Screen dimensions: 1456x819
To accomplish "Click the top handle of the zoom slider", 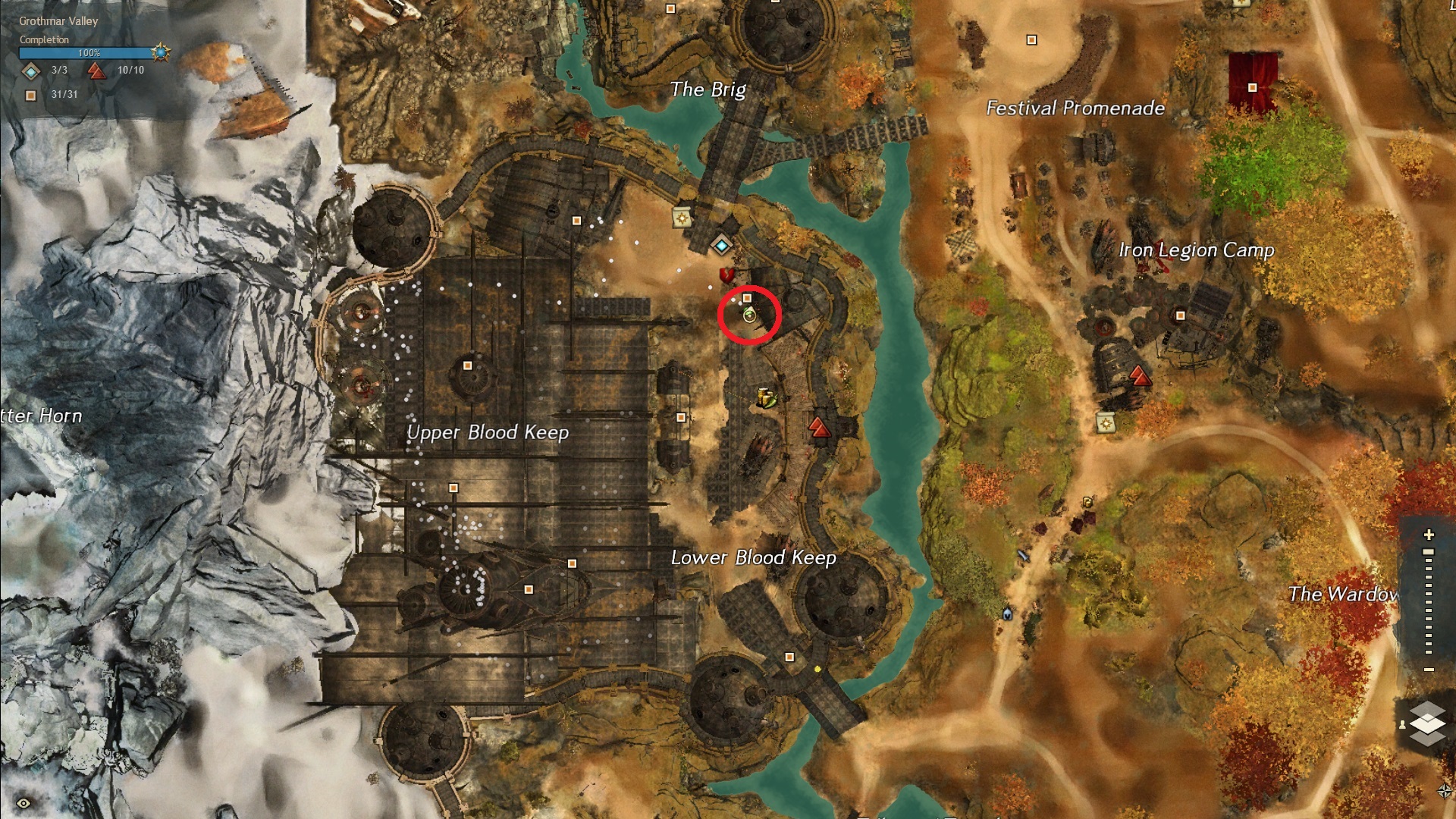I will pyautogui.click(x=1429, y=552).
